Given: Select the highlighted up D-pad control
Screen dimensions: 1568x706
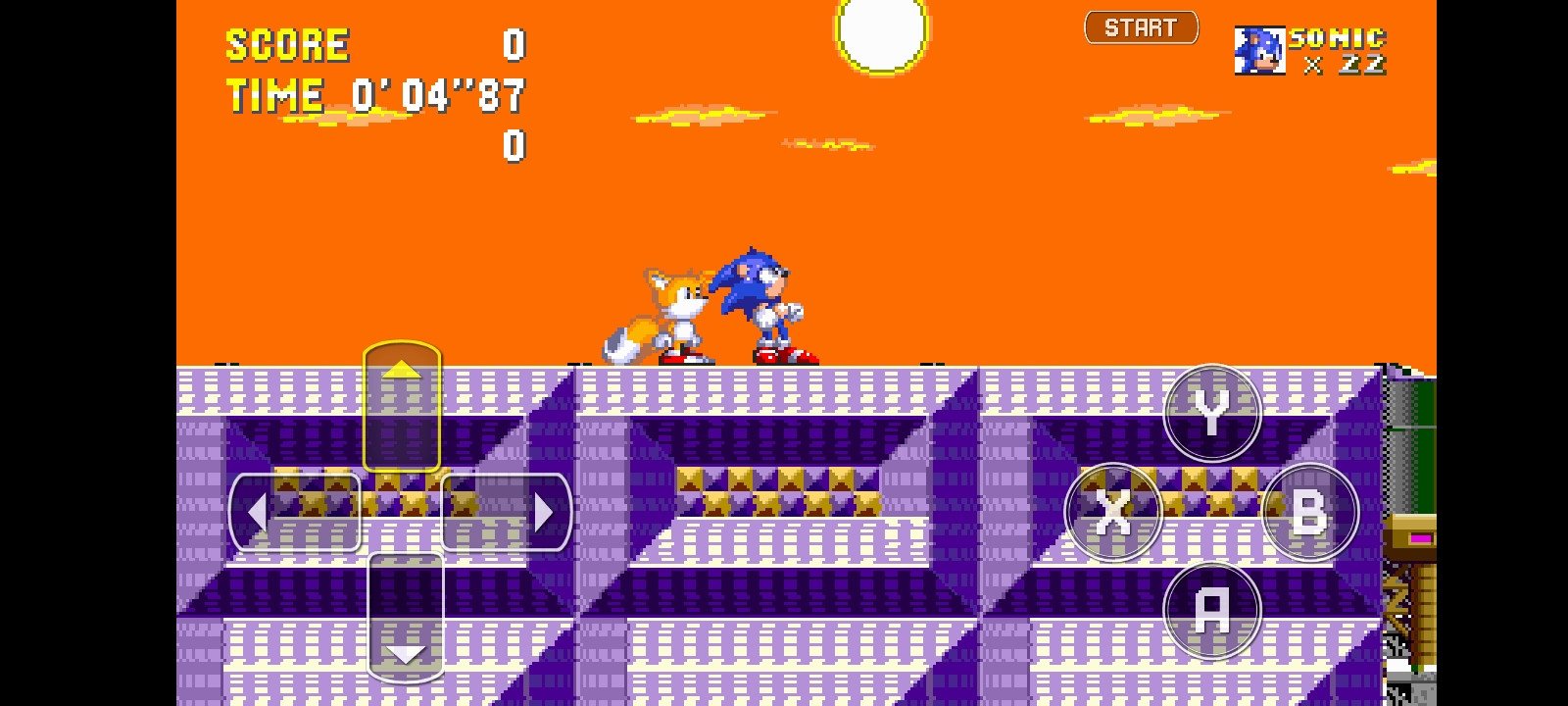Looking at the screenshot, I should 402,407.
